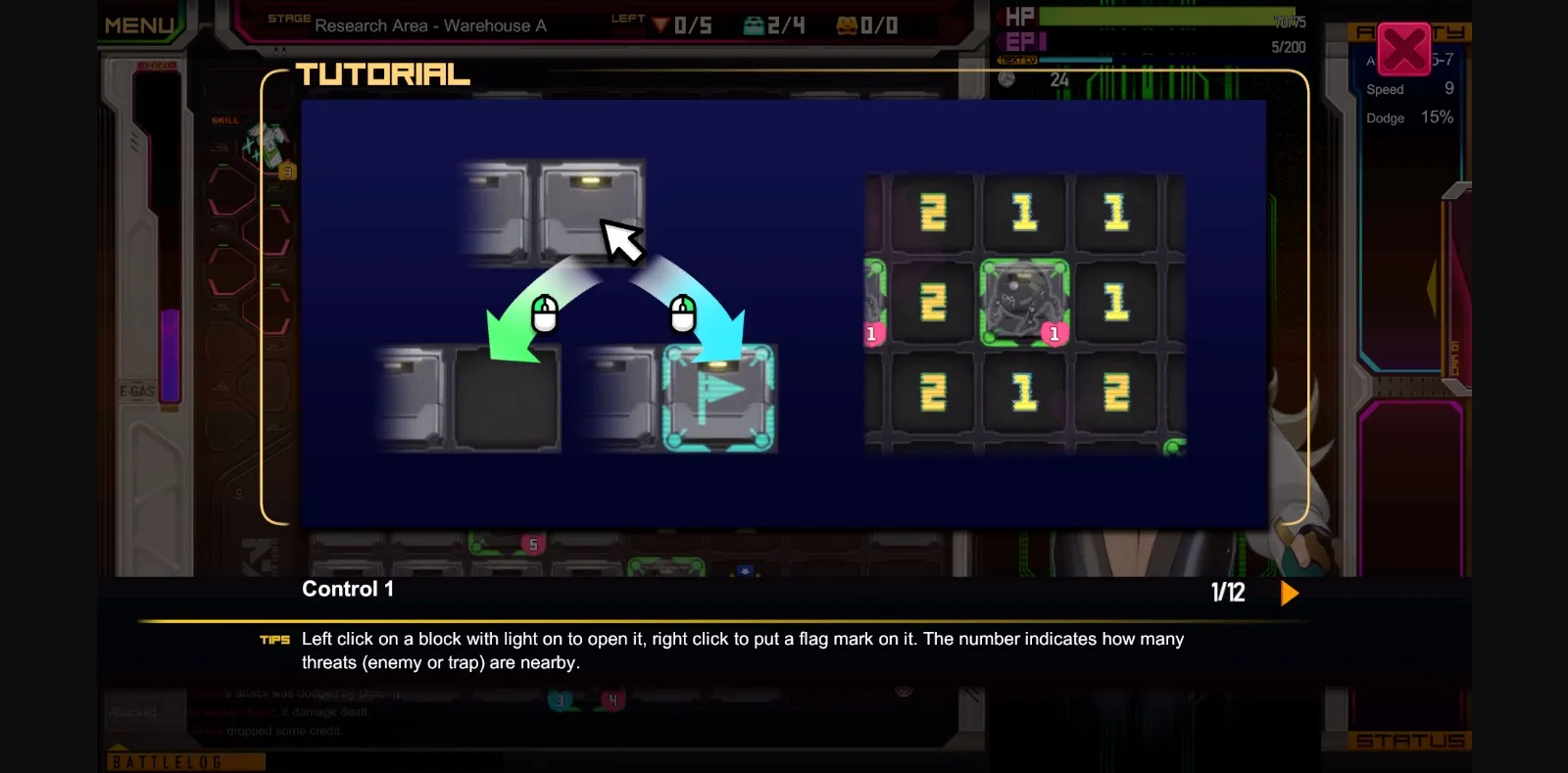Screen dimensions: 1568x773
Task: Click the pink 1 badge on the enemy tile
Action: 1054,335
